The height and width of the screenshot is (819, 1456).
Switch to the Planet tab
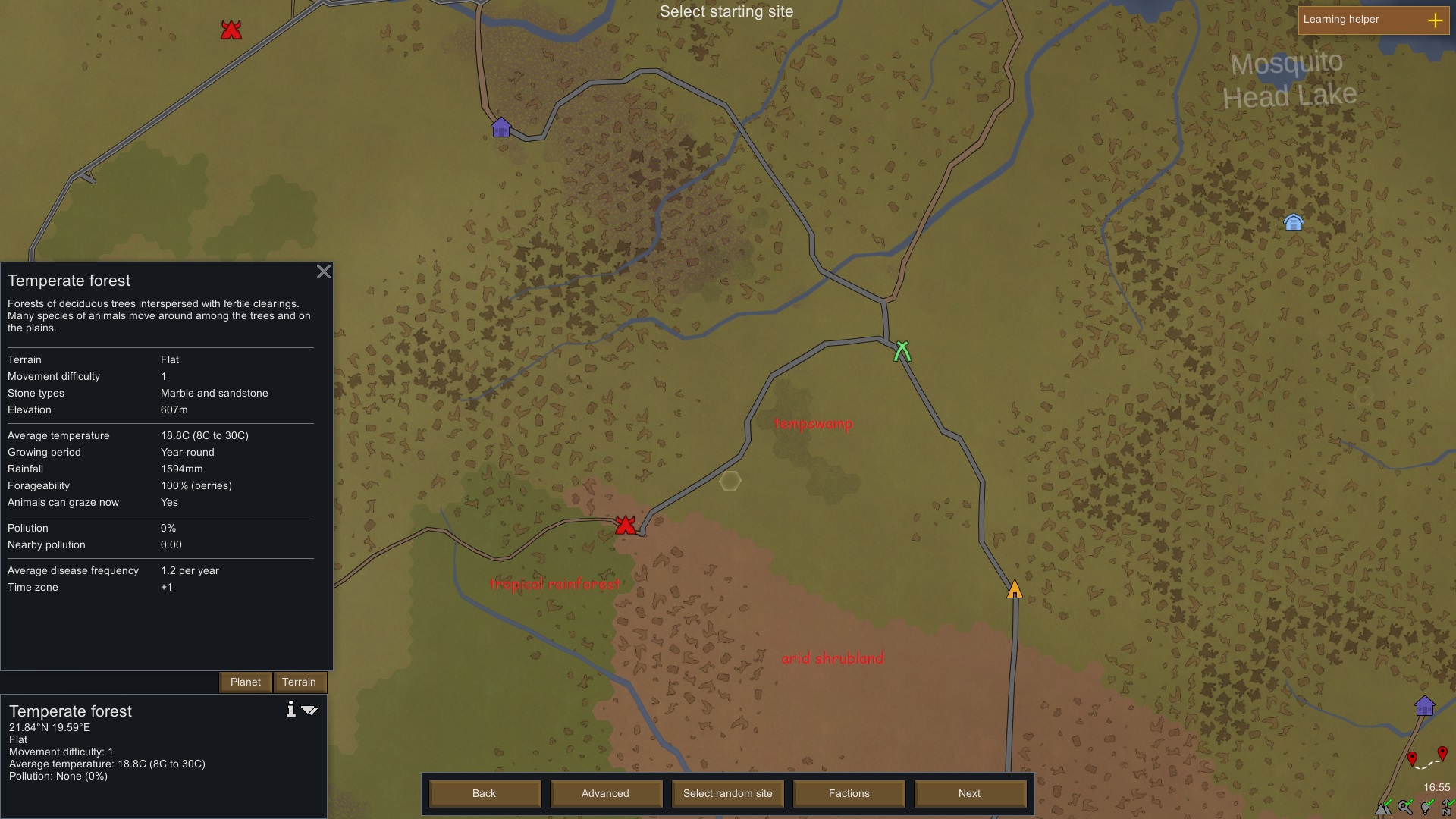[245, 682]
